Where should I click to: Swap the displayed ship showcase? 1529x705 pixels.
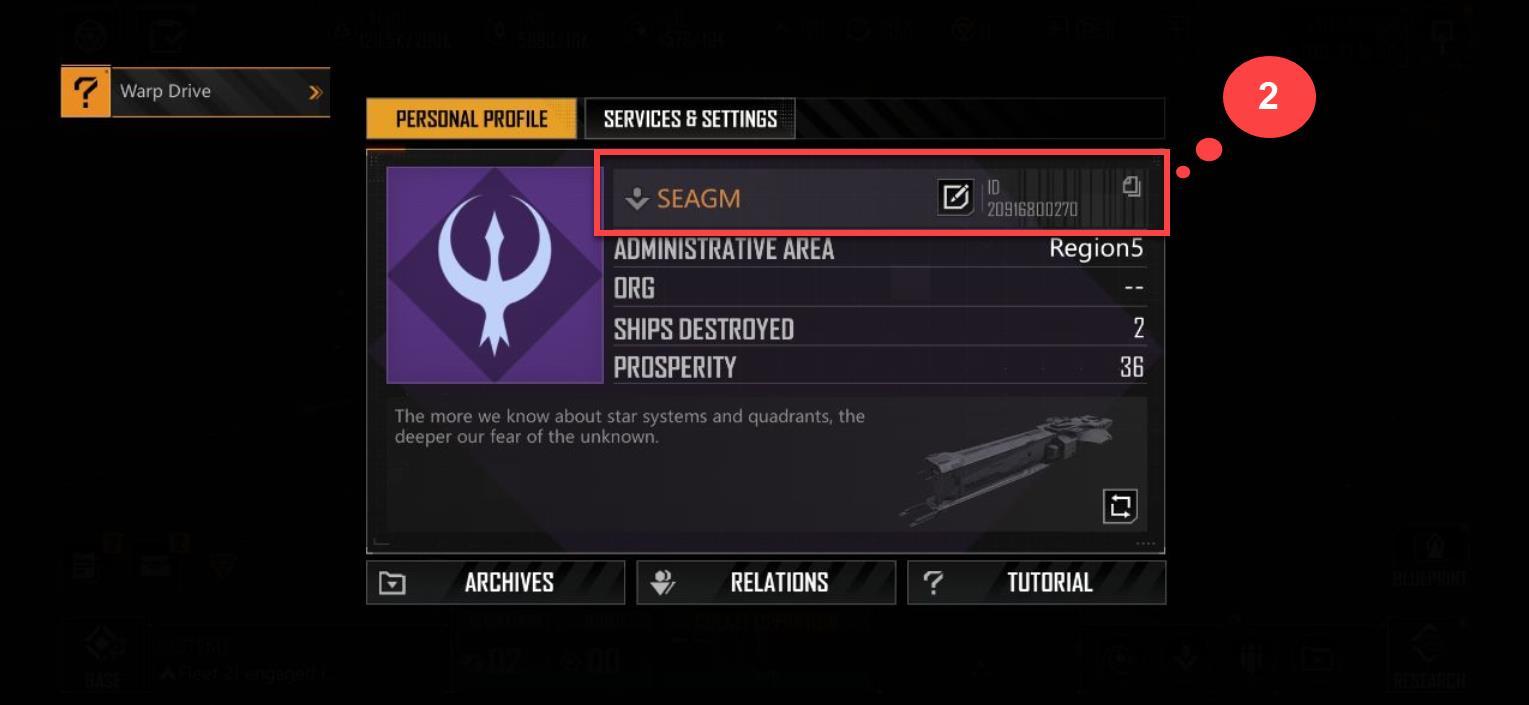click(x=1119, y=503)
